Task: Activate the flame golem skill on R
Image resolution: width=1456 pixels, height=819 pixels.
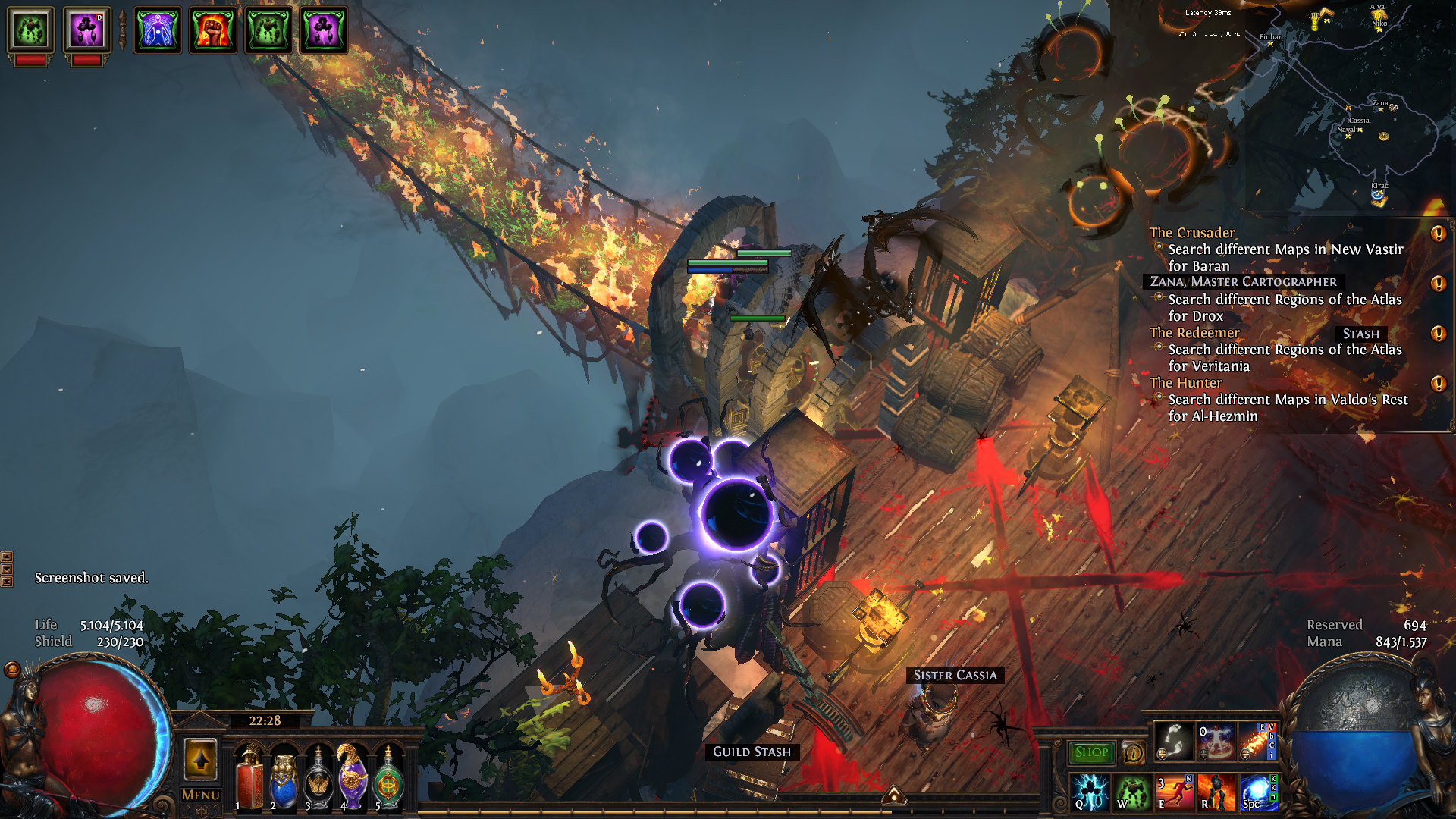Action: point(1216,792)
